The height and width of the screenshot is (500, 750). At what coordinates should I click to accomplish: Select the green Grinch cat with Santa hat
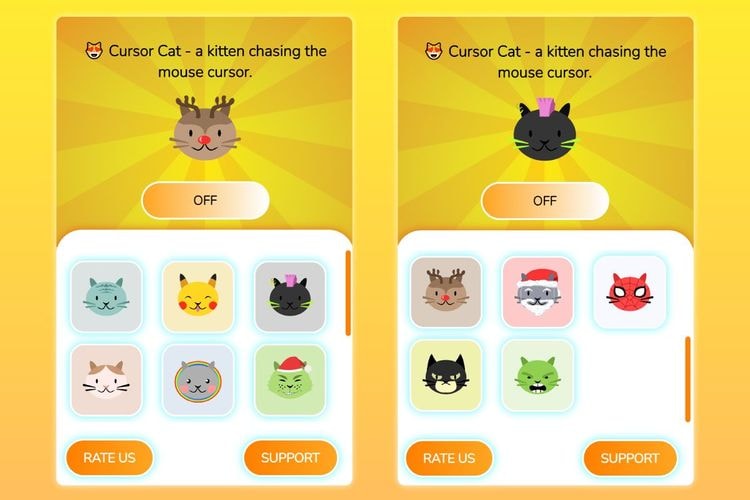coord(289,380)
